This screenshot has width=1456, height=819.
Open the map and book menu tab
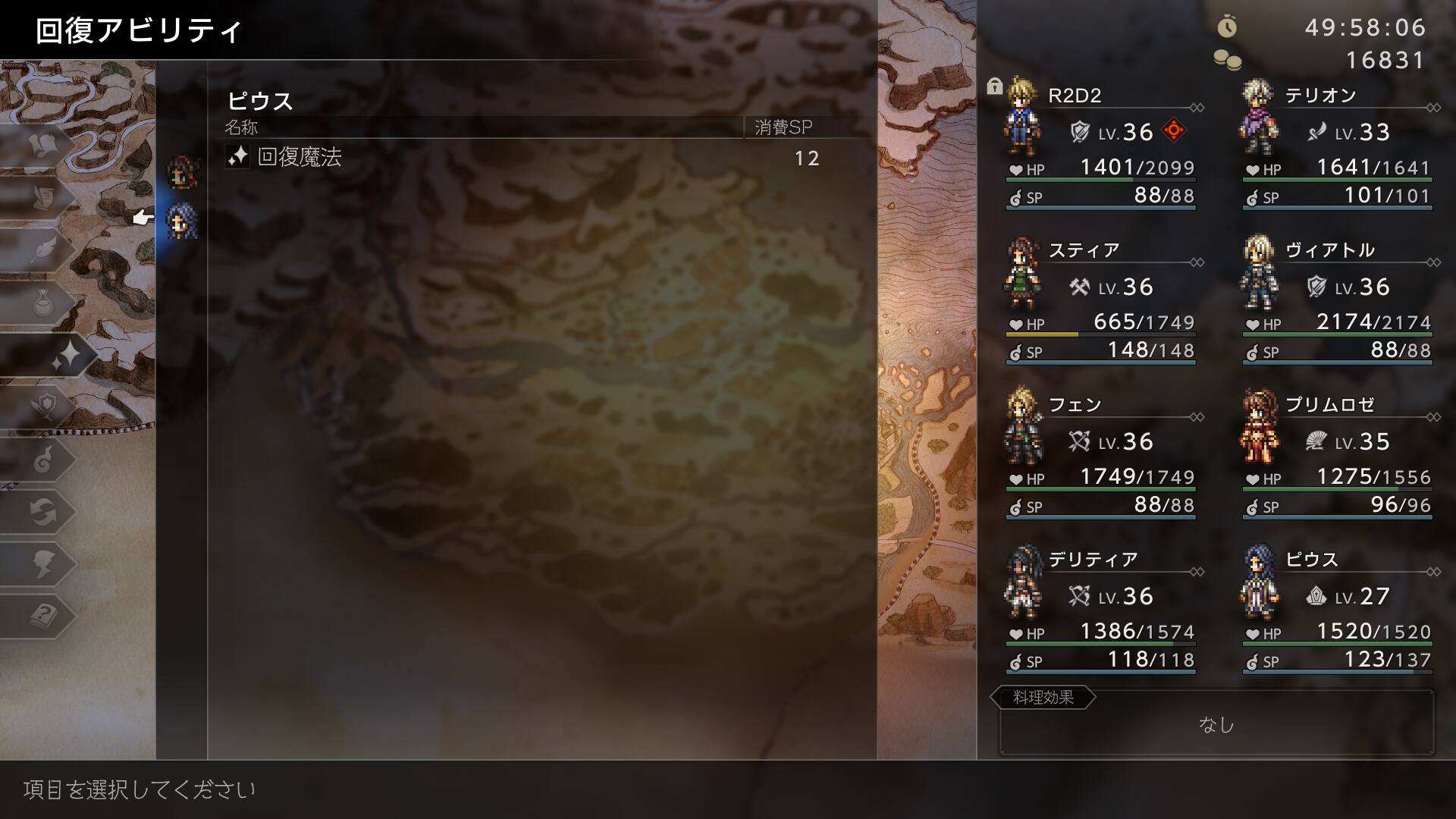tap(42, 144)
